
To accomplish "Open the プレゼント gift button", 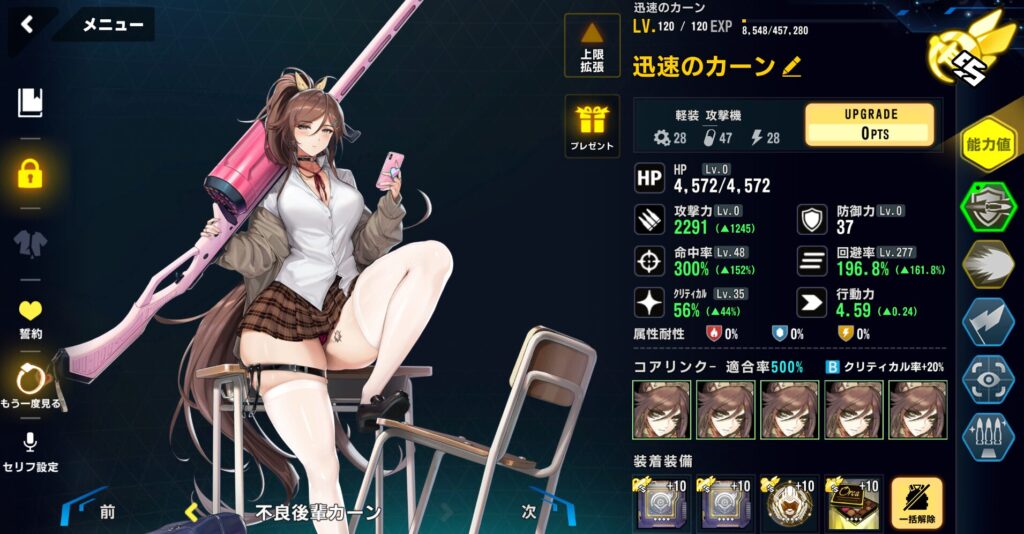I will tap(592, 127).
